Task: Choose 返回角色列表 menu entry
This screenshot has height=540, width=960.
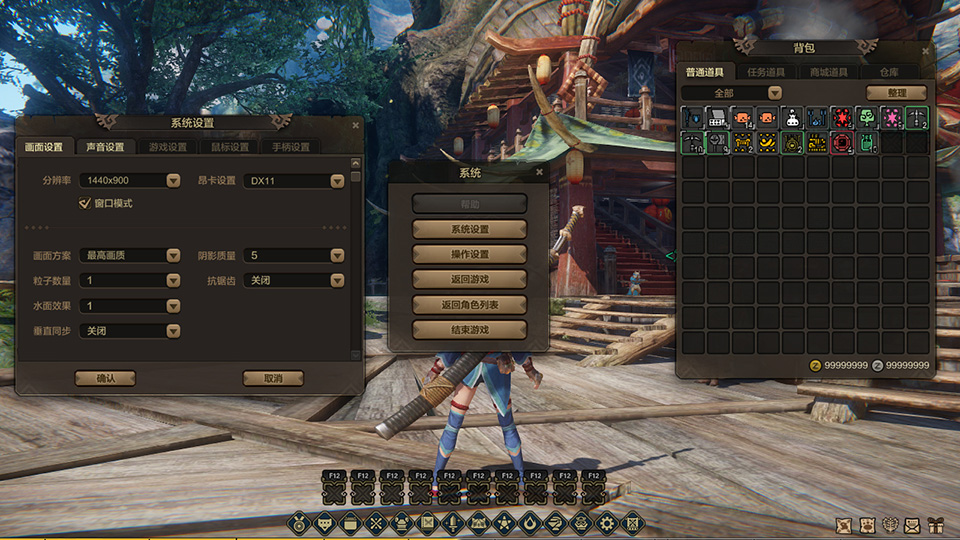Action: point(469,304)
